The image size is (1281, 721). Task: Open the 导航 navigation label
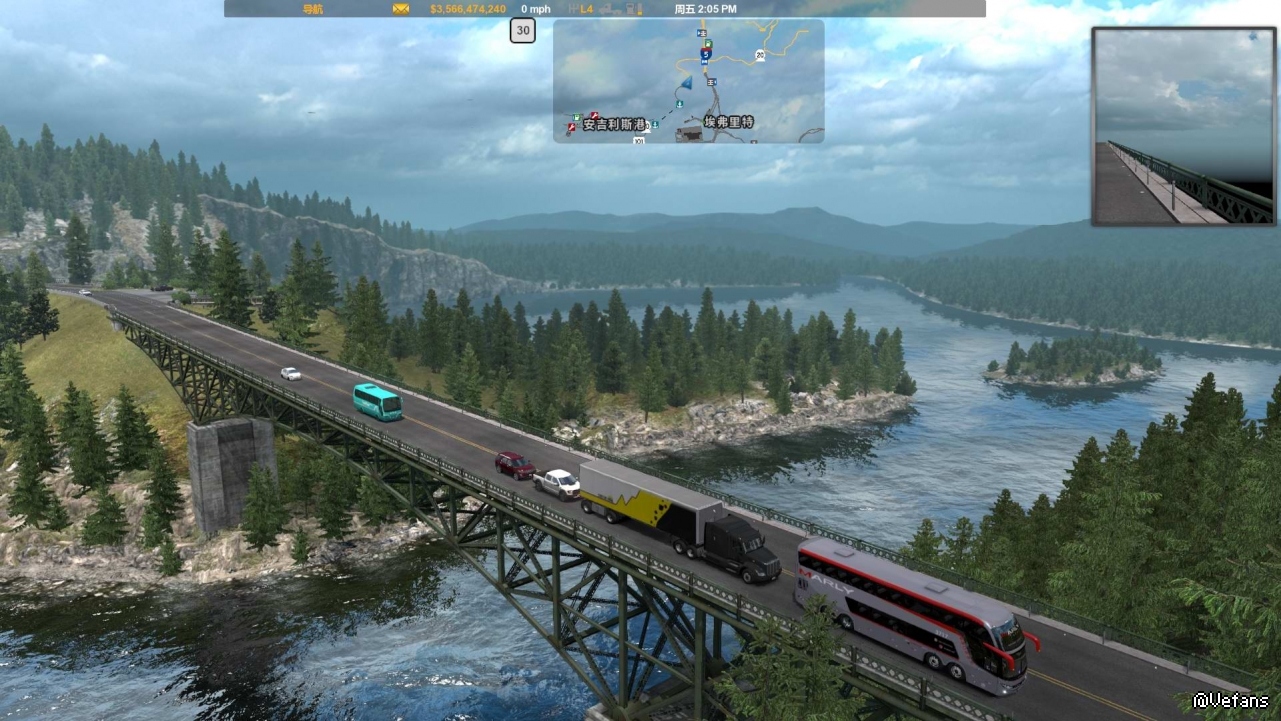coord(313,9)
